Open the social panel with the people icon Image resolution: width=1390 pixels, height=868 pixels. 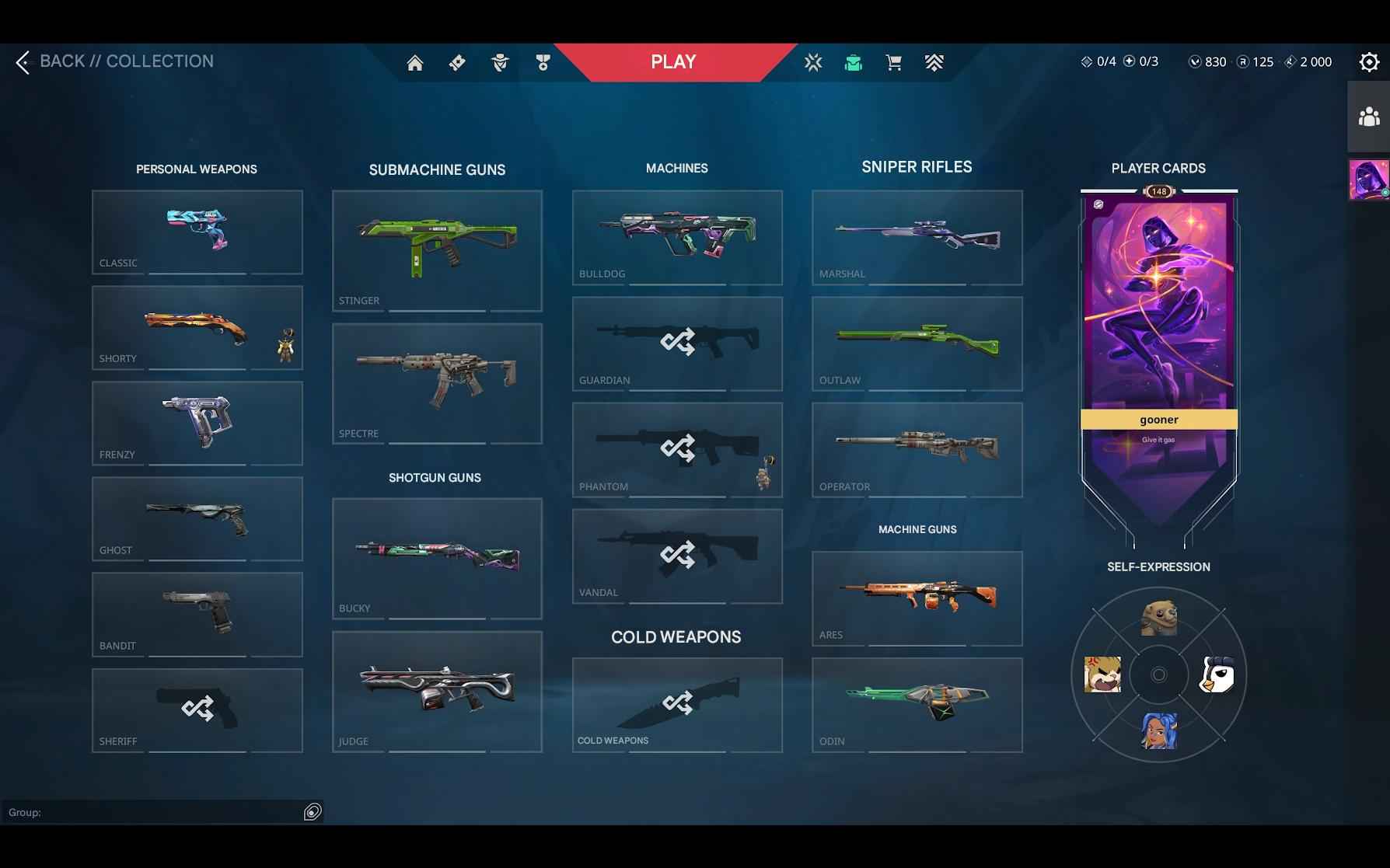point(1370,117)
